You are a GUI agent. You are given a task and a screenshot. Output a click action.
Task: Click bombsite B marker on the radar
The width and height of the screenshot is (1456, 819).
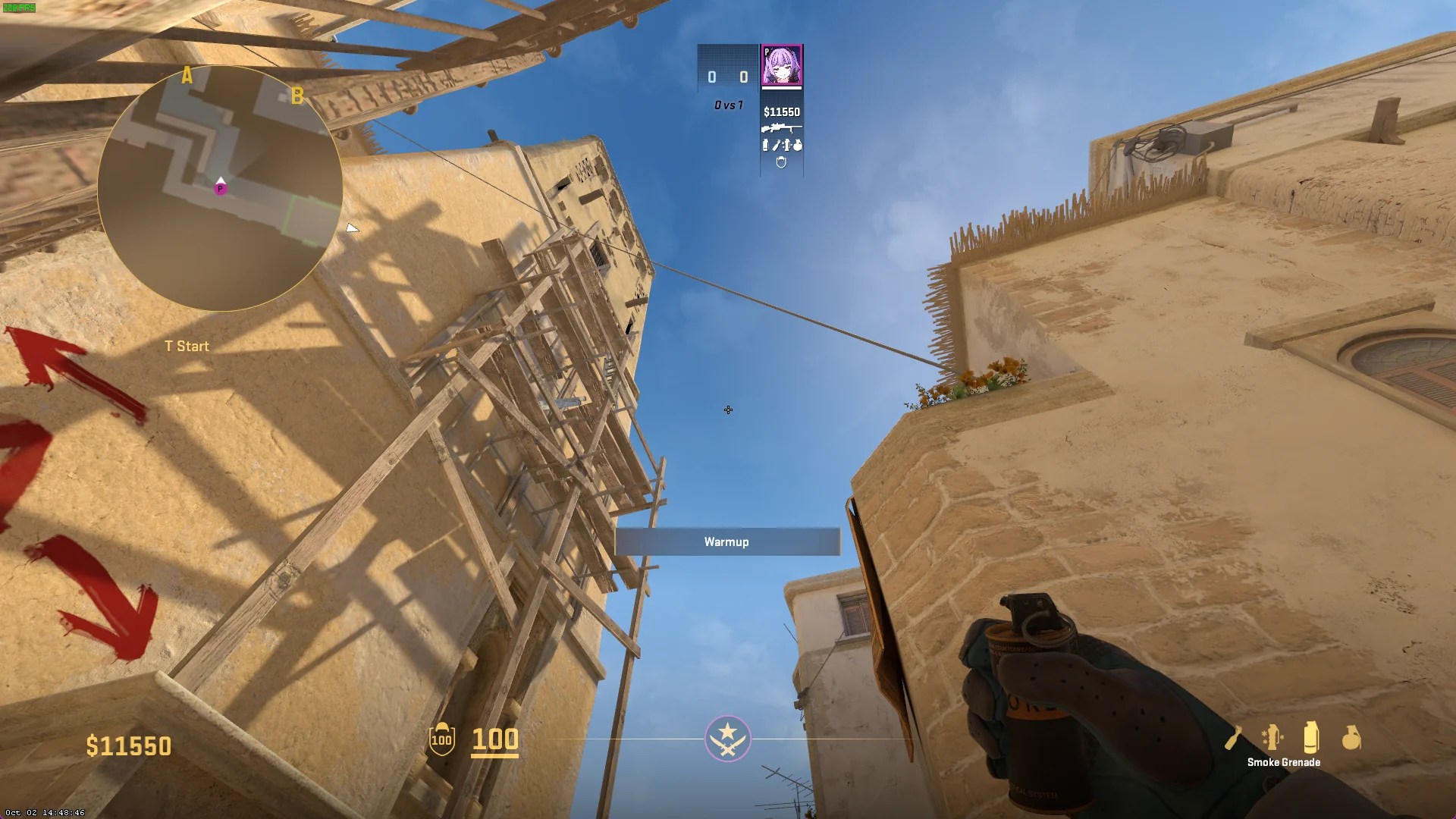(x=297, y=96)
